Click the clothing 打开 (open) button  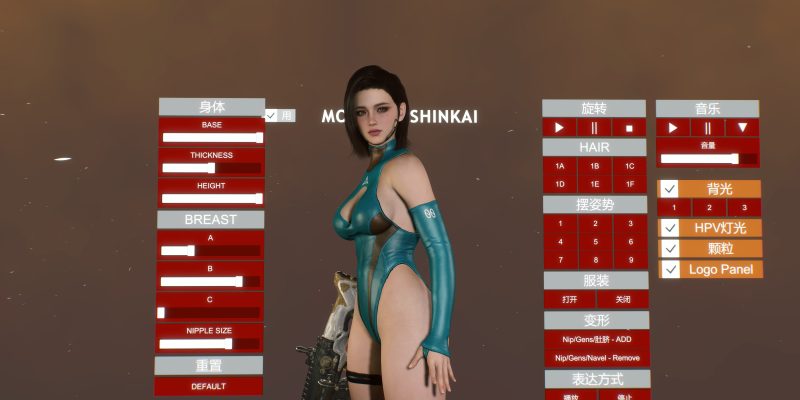point(570,299)
